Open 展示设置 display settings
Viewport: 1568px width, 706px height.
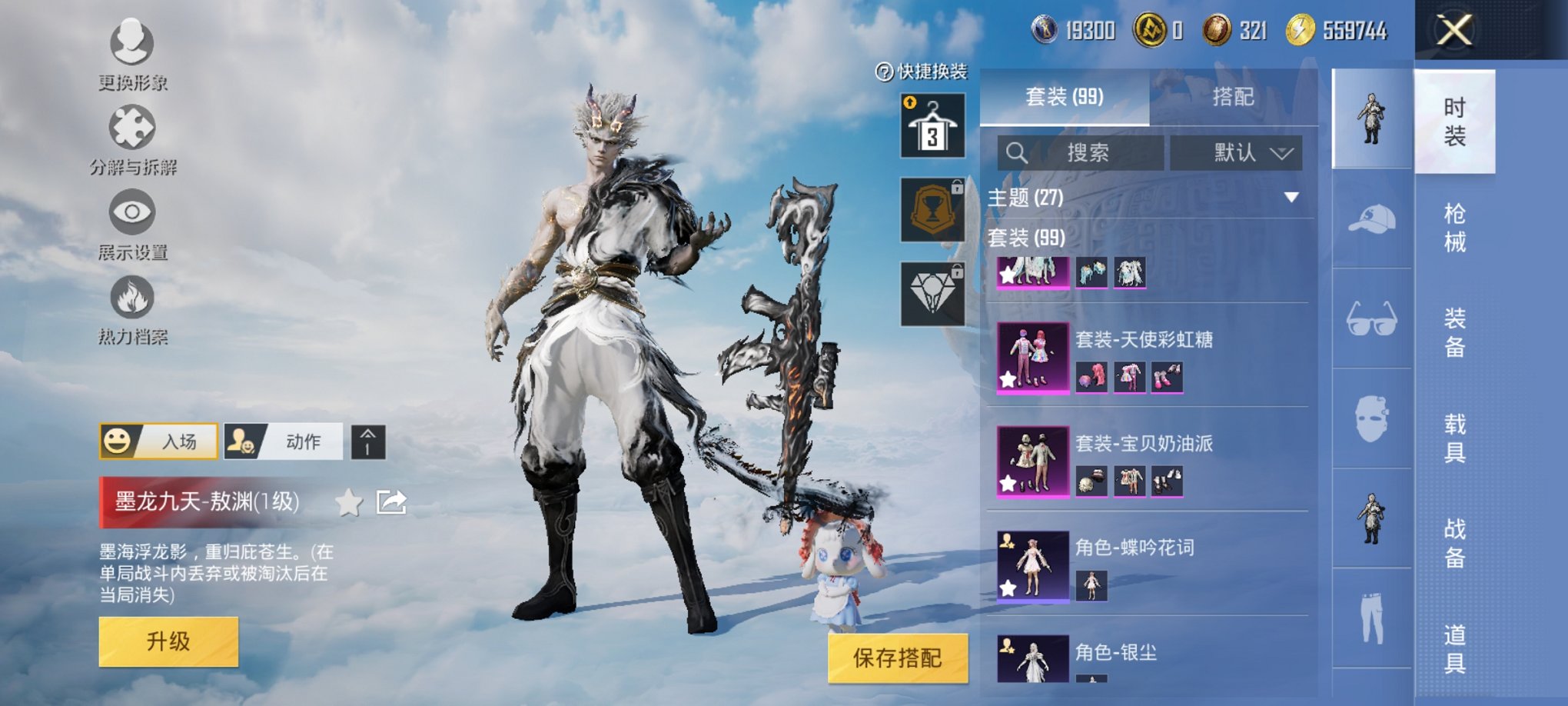coord(132,225)
